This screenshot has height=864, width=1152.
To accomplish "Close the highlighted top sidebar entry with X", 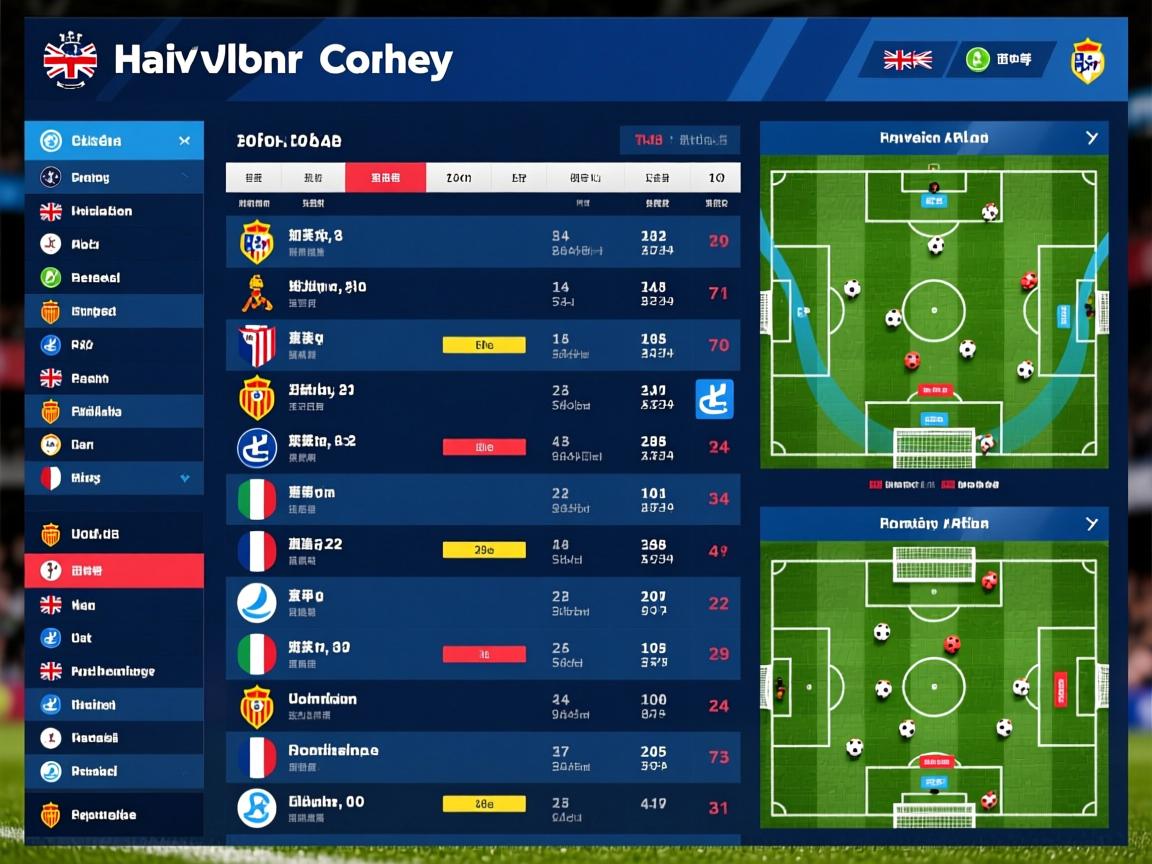I will pyautogui.click(x=184, y=141).
